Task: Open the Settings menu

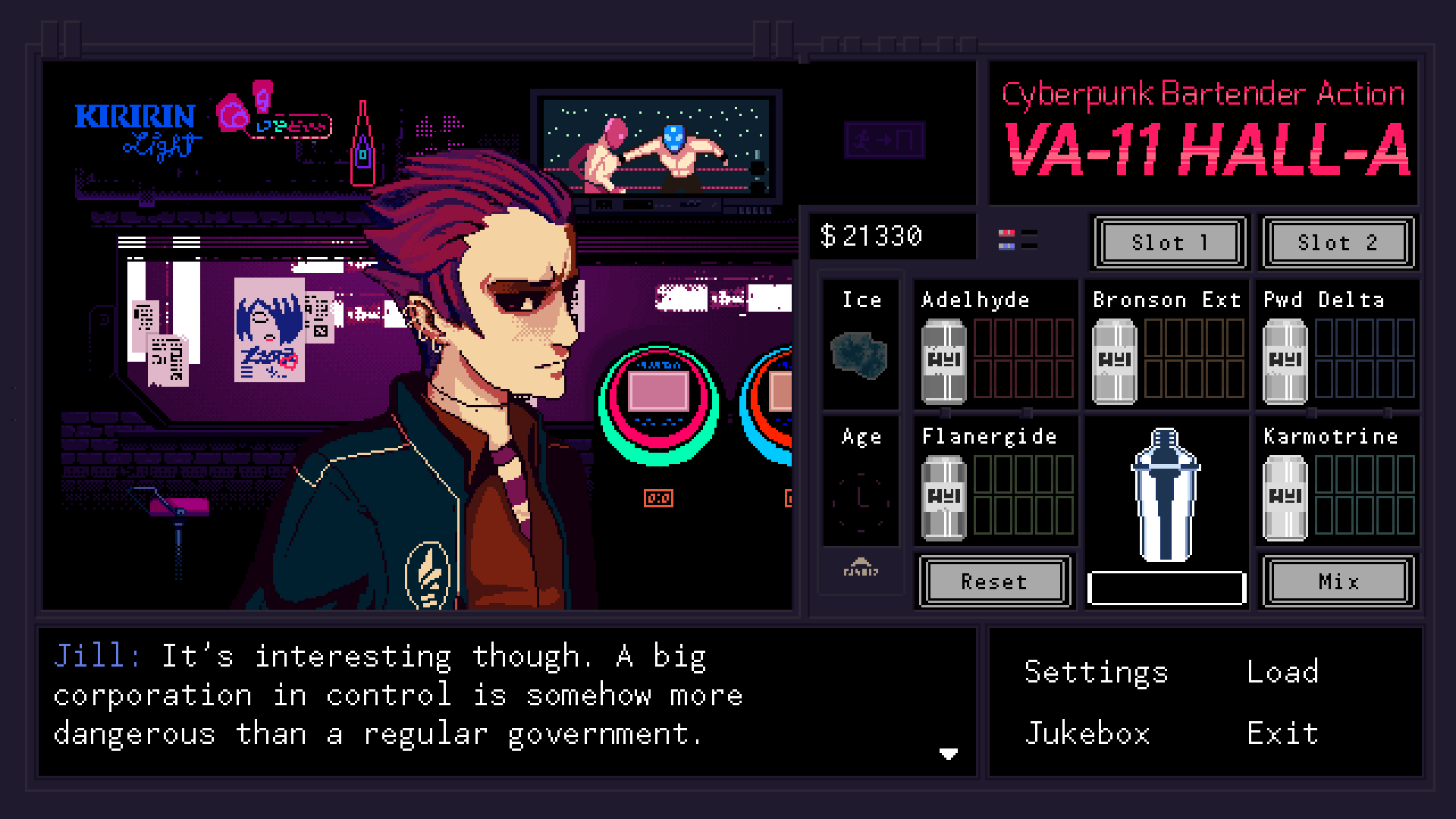Action: tap(1096, 672)
